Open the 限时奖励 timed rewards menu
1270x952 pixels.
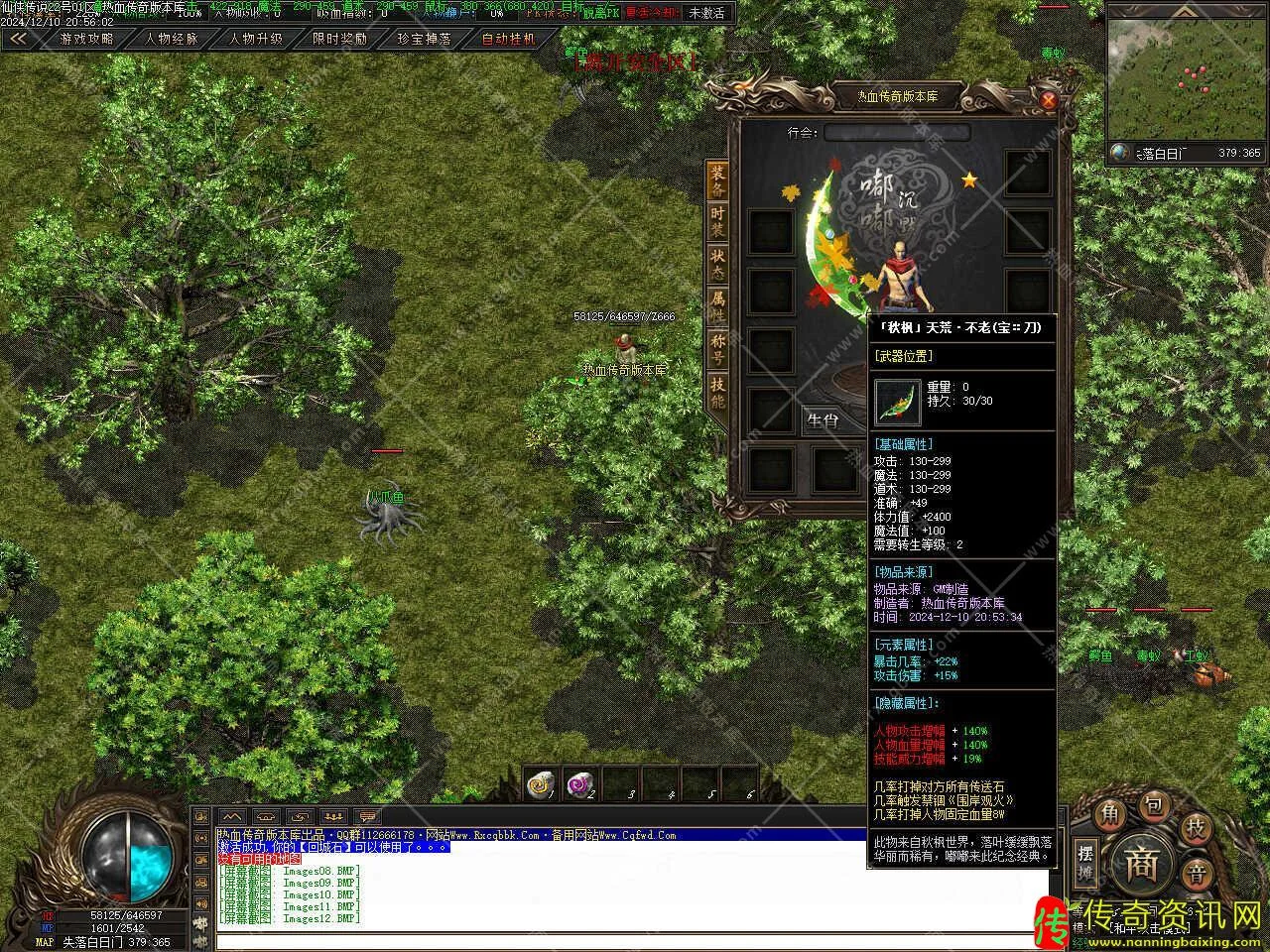point(339,40)
